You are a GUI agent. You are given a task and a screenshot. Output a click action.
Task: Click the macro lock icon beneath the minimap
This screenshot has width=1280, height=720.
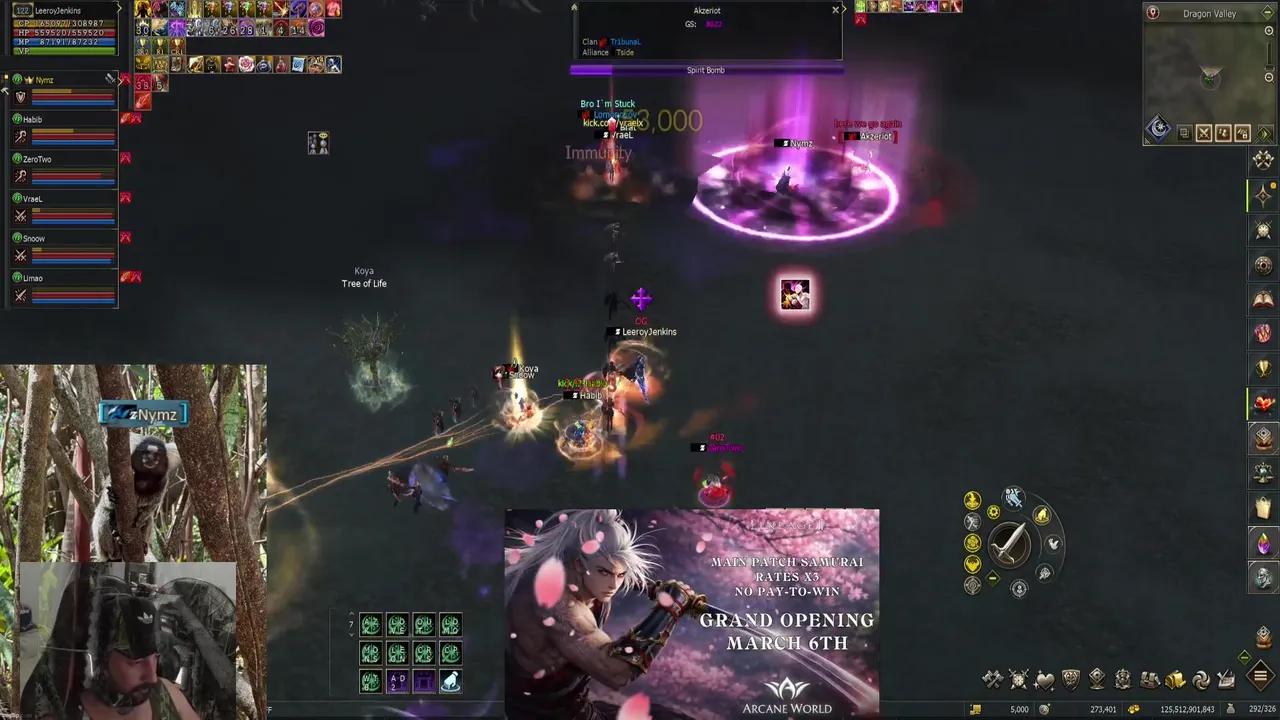1242,133
